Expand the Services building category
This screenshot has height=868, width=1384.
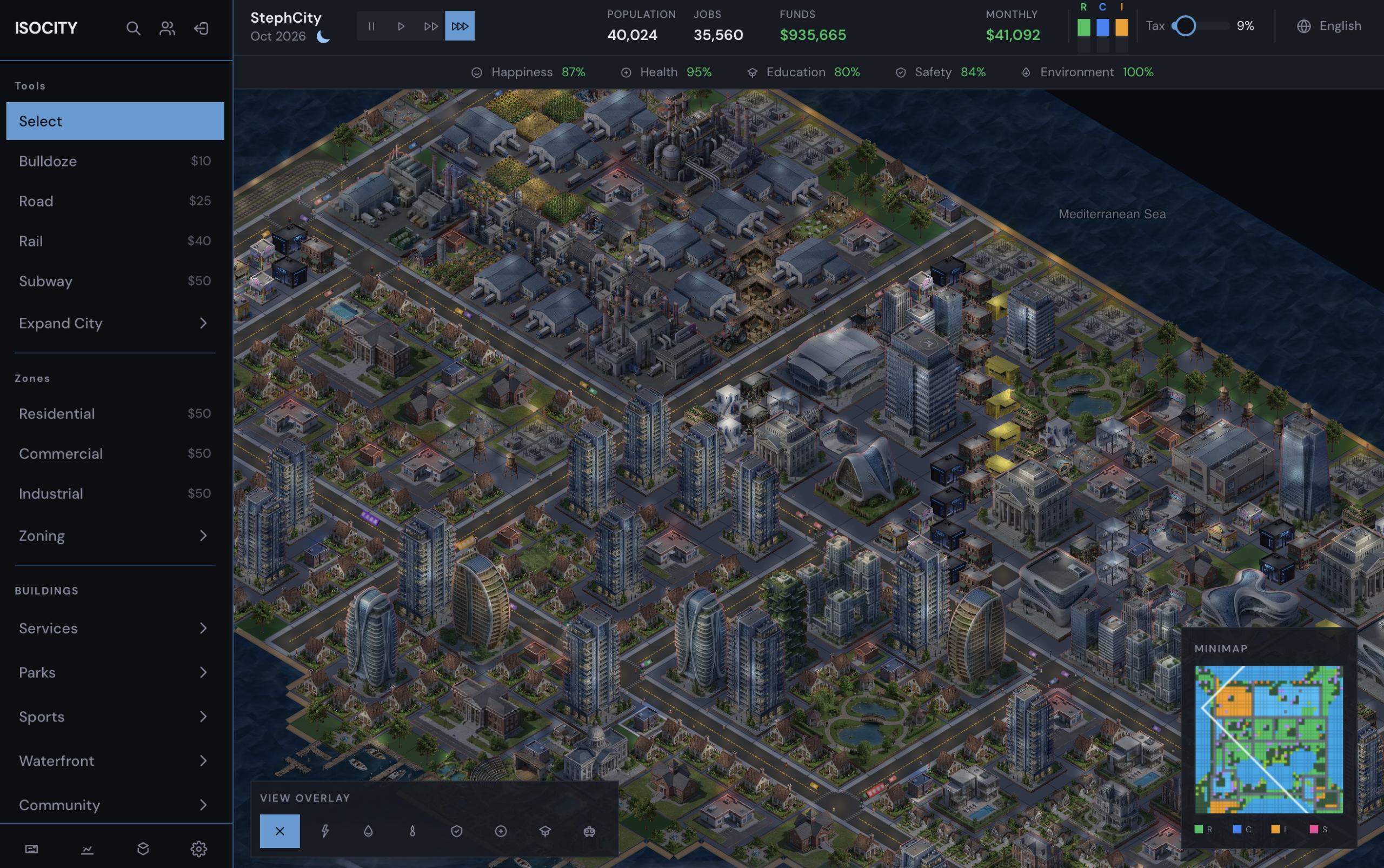pyautogui.click(x=115, y=628)
